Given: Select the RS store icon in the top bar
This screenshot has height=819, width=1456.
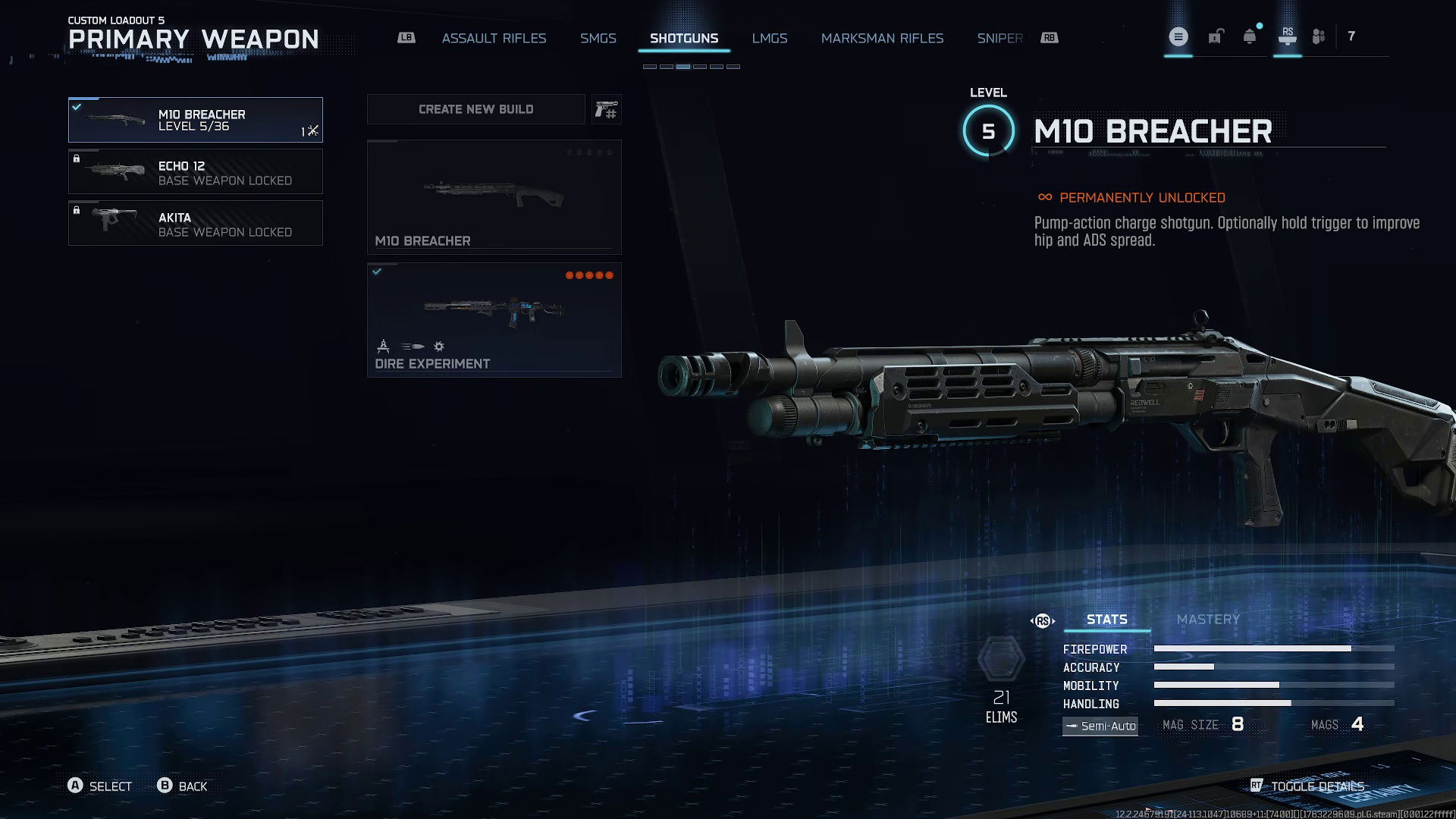Looking at the screenshot, I should coord(1288,36).
